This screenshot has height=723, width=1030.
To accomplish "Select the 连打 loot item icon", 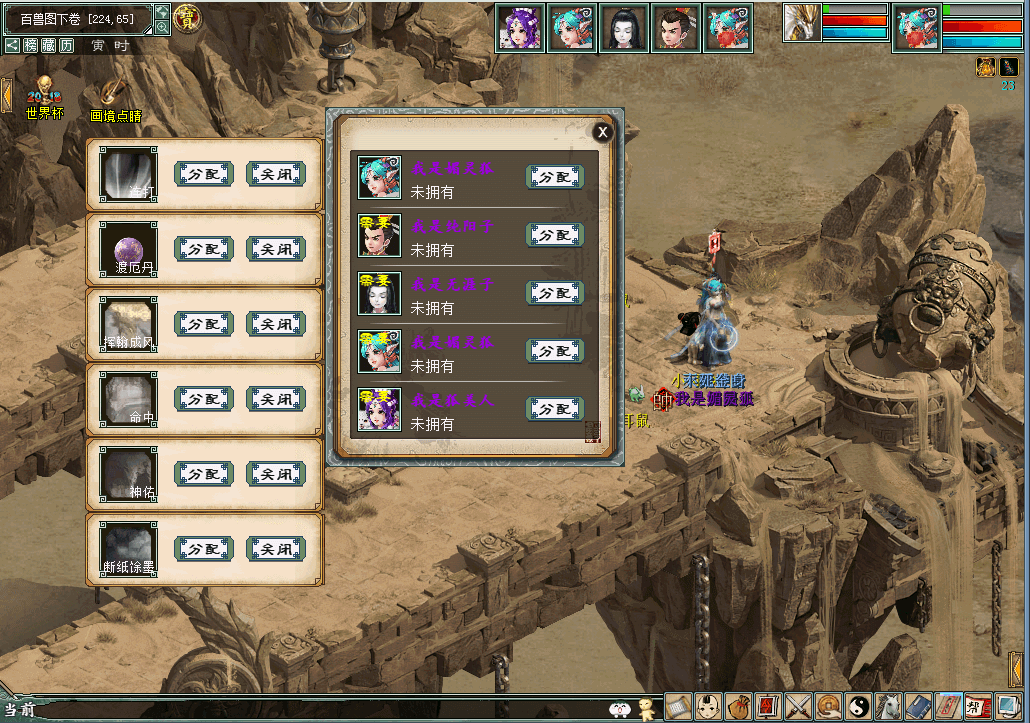I will pos(128,174).
